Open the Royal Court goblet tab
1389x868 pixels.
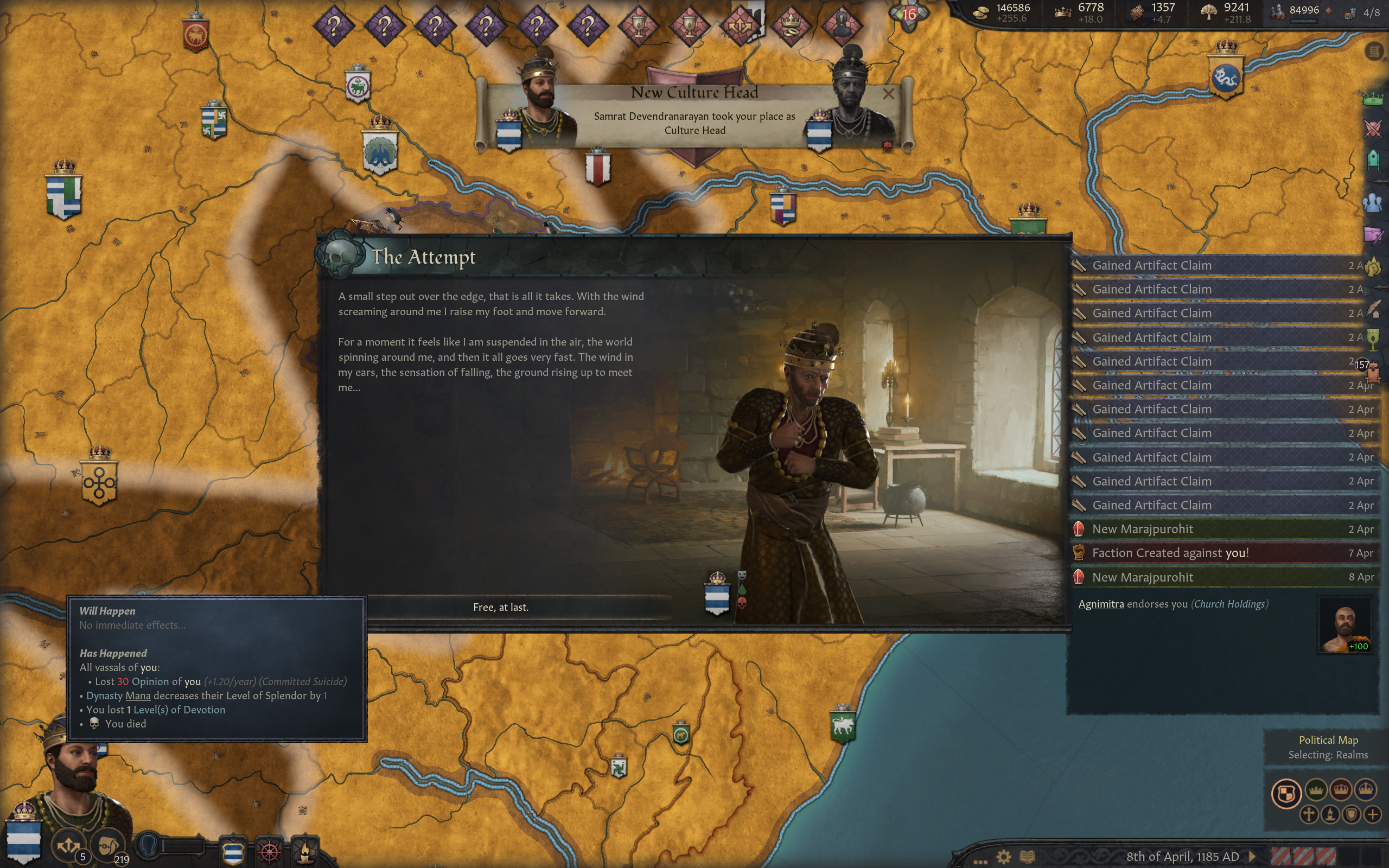point(1372,339)
